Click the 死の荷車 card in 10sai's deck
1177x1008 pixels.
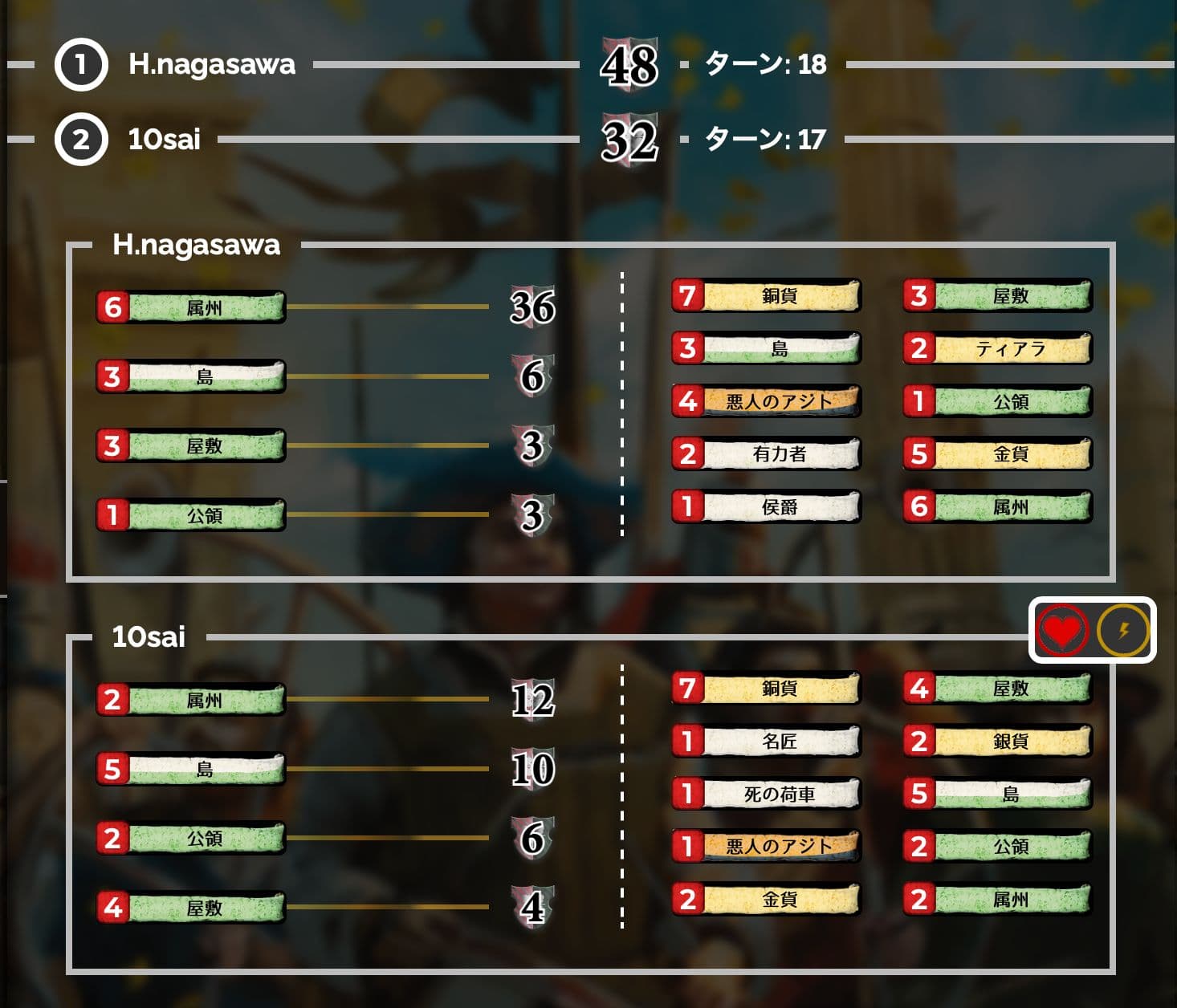click(x=767, y=795)
